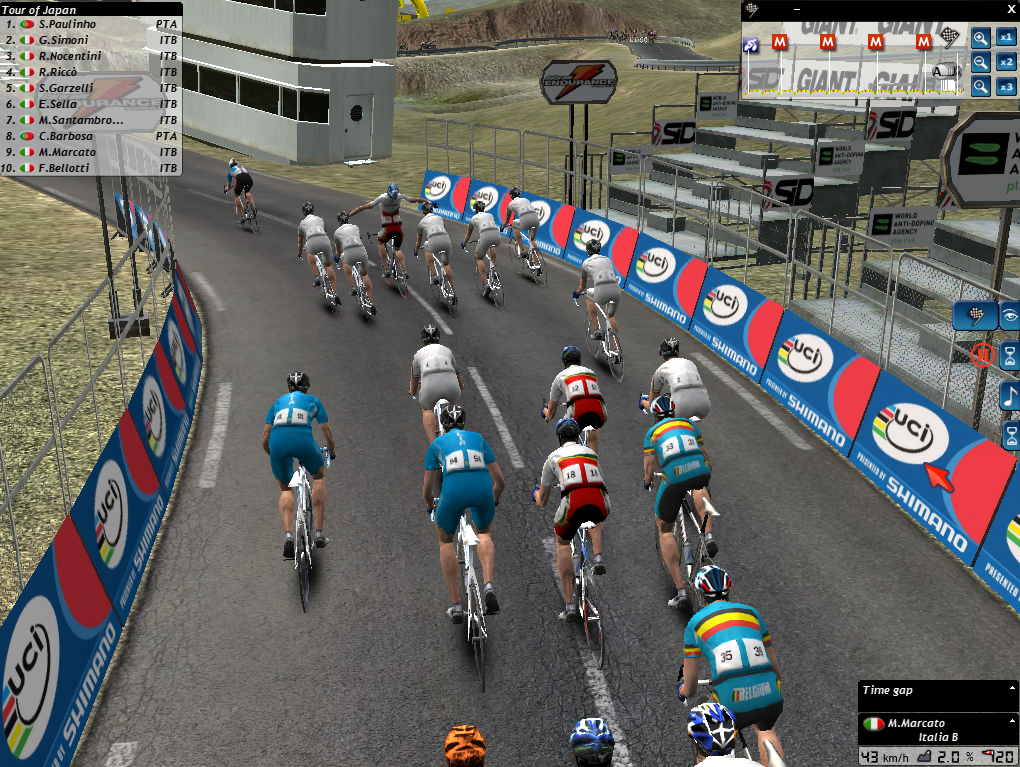The image size is (1020, 767).
Task: Toggle the music note button
Action: [1010, 394]
